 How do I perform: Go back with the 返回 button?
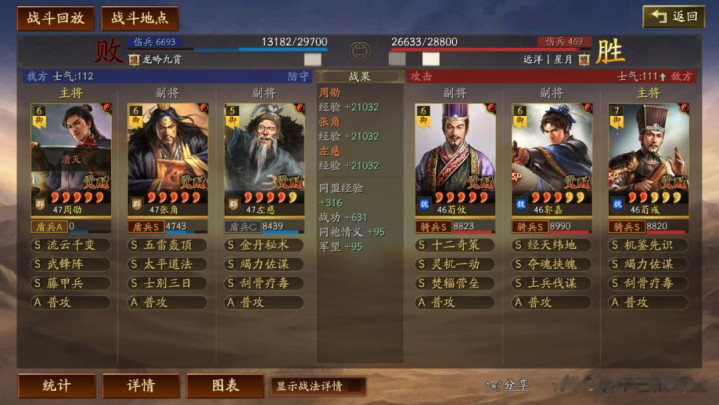pyautogui.click(x=672, y=17)
